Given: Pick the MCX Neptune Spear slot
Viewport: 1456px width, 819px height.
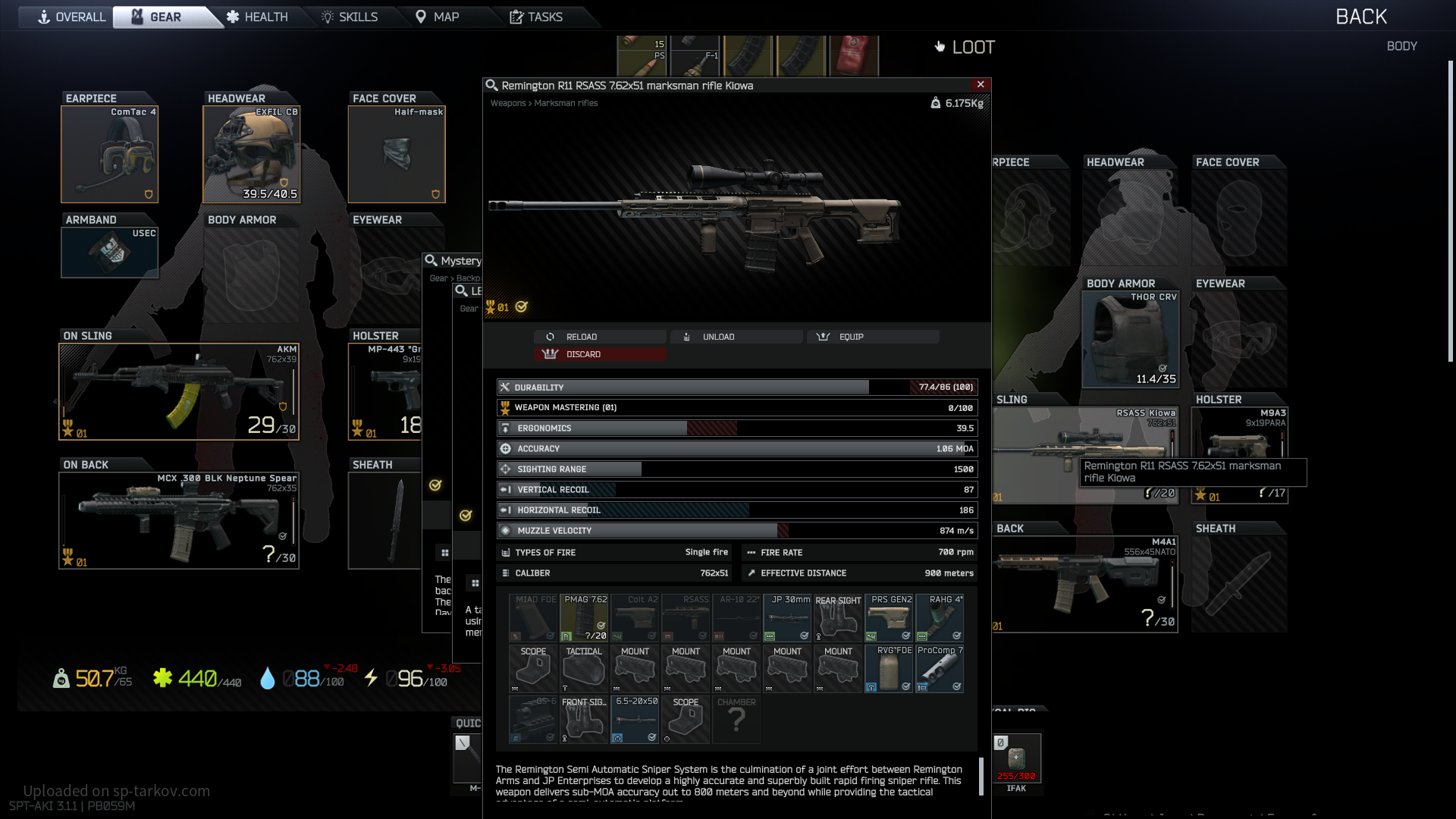Looking at the screenshot, I should click(179, 520).
